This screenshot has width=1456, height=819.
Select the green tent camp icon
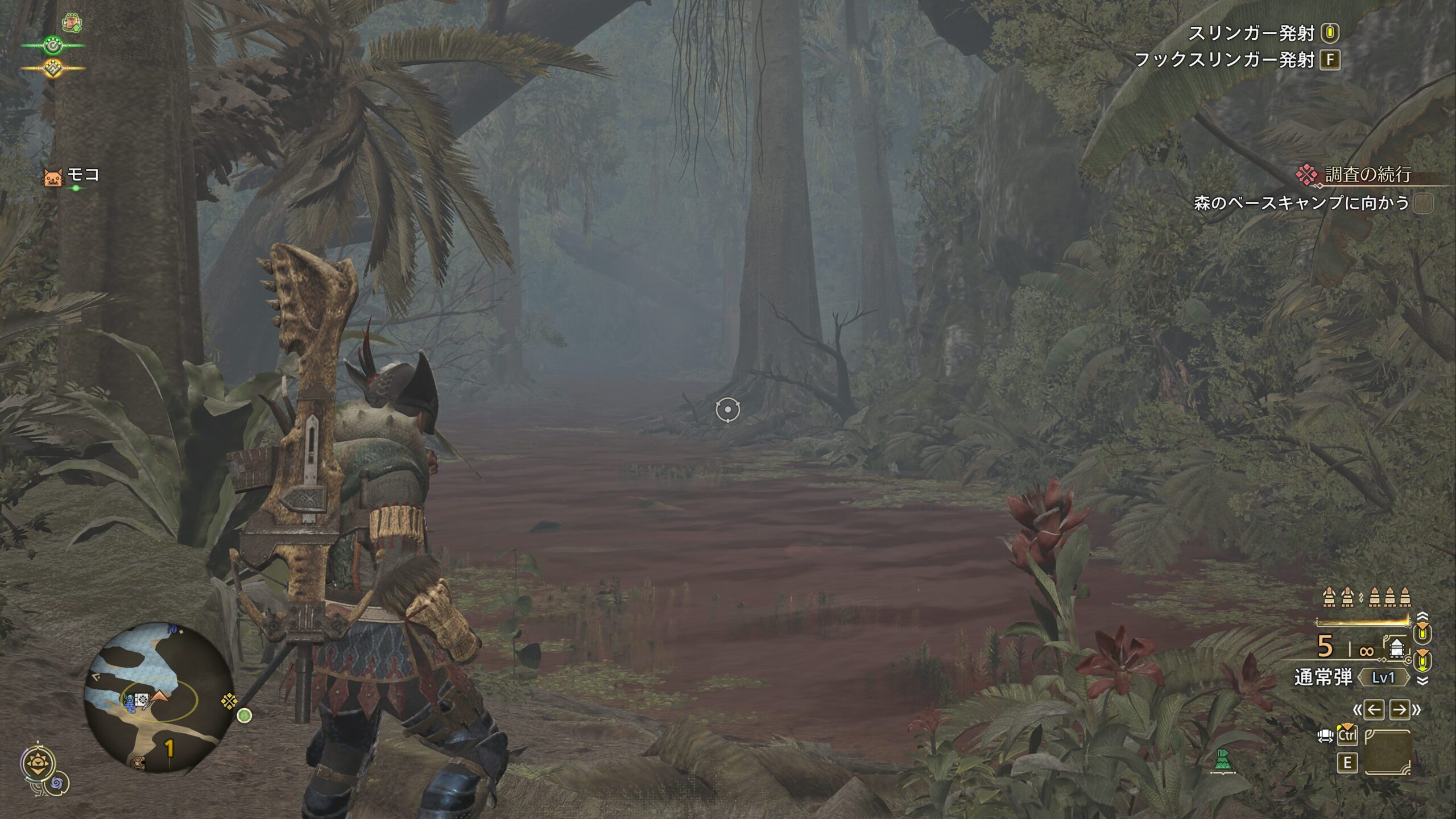1222,761
